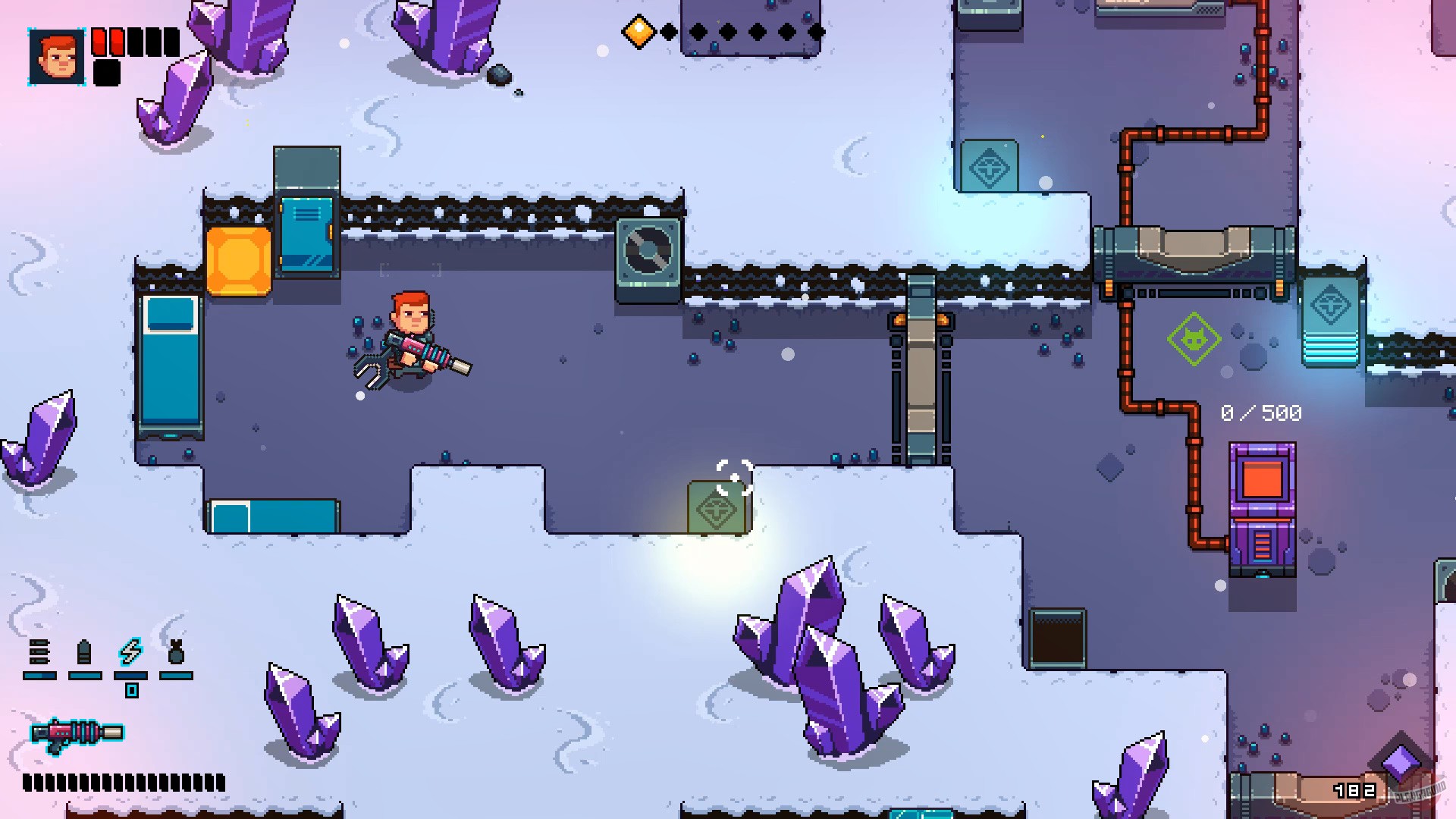Click the purple diamond icon in bottom-right
The image size is (1456, 819).
(1399, 758)
